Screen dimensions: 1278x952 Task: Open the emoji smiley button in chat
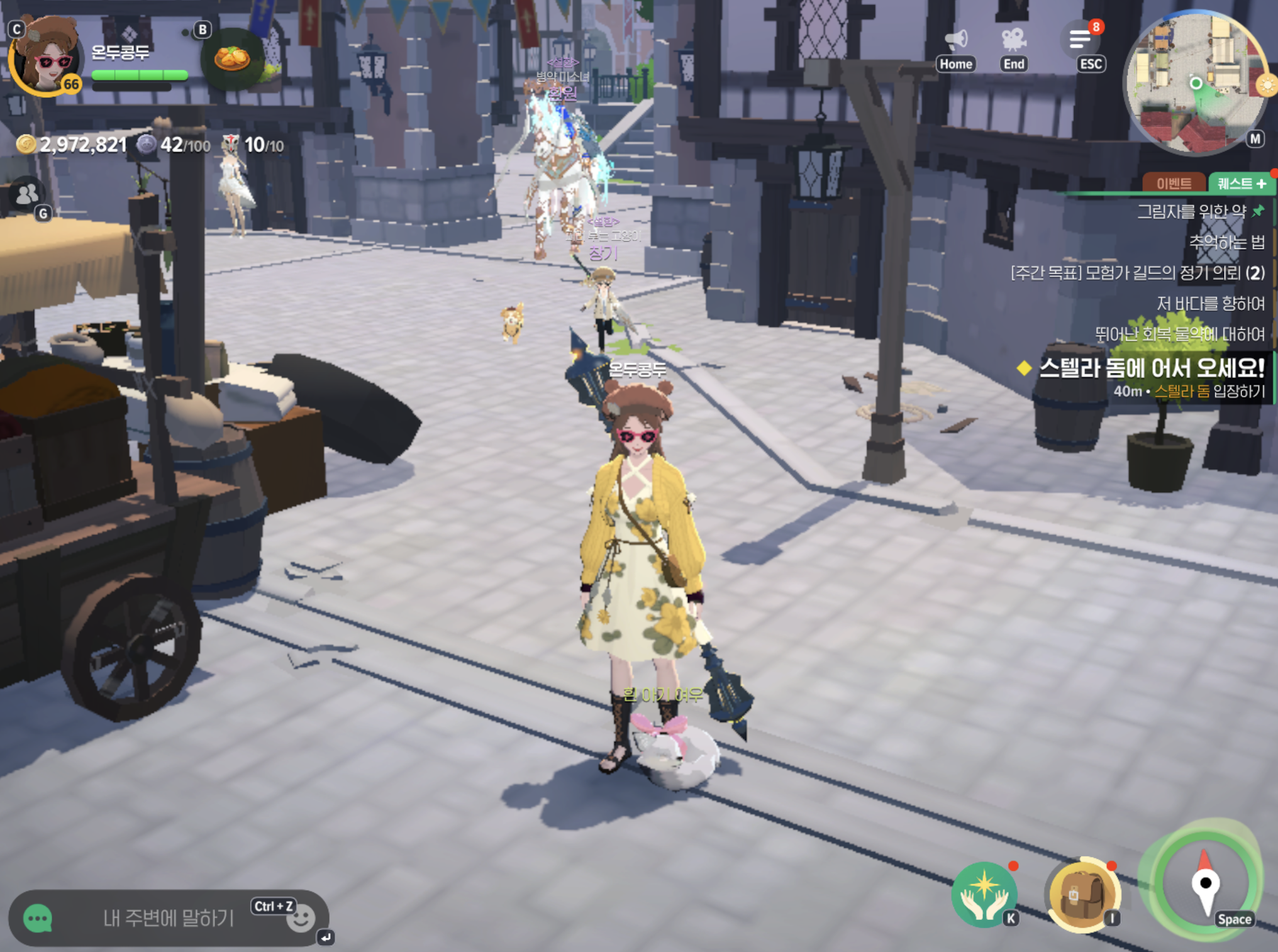[300, 919]
